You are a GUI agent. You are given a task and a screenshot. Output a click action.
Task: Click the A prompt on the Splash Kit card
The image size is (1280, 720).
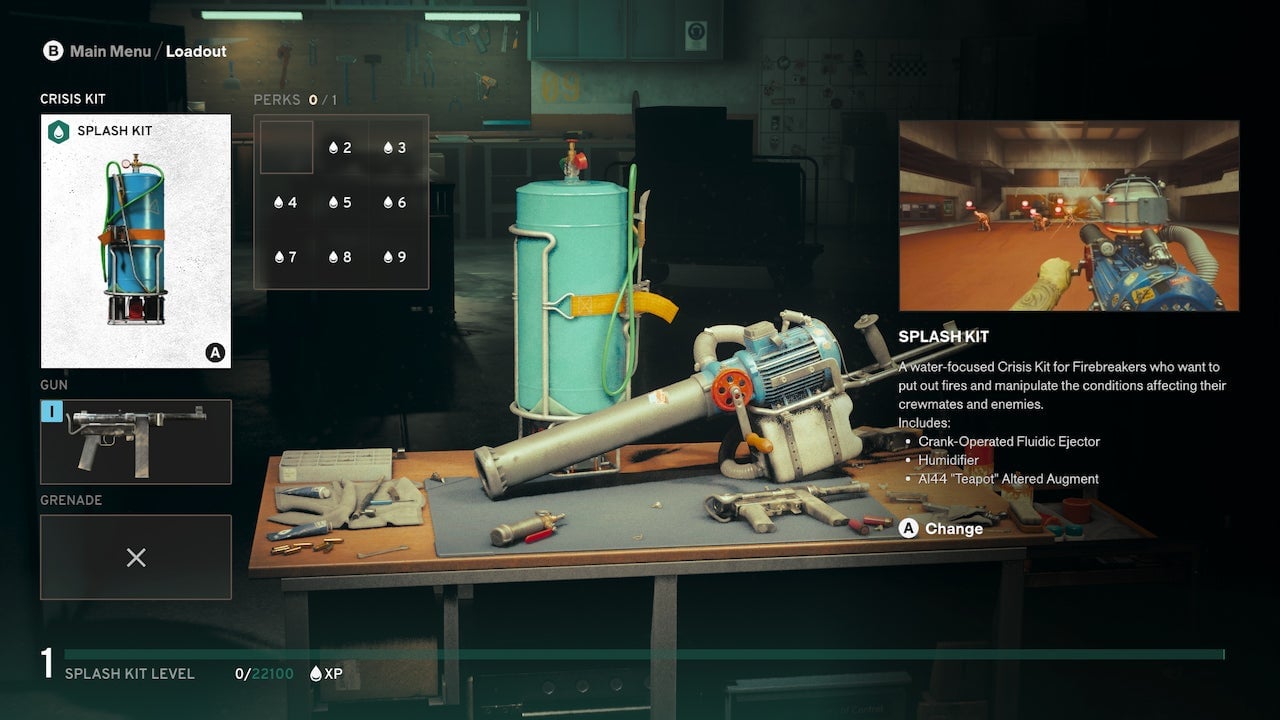216,353
